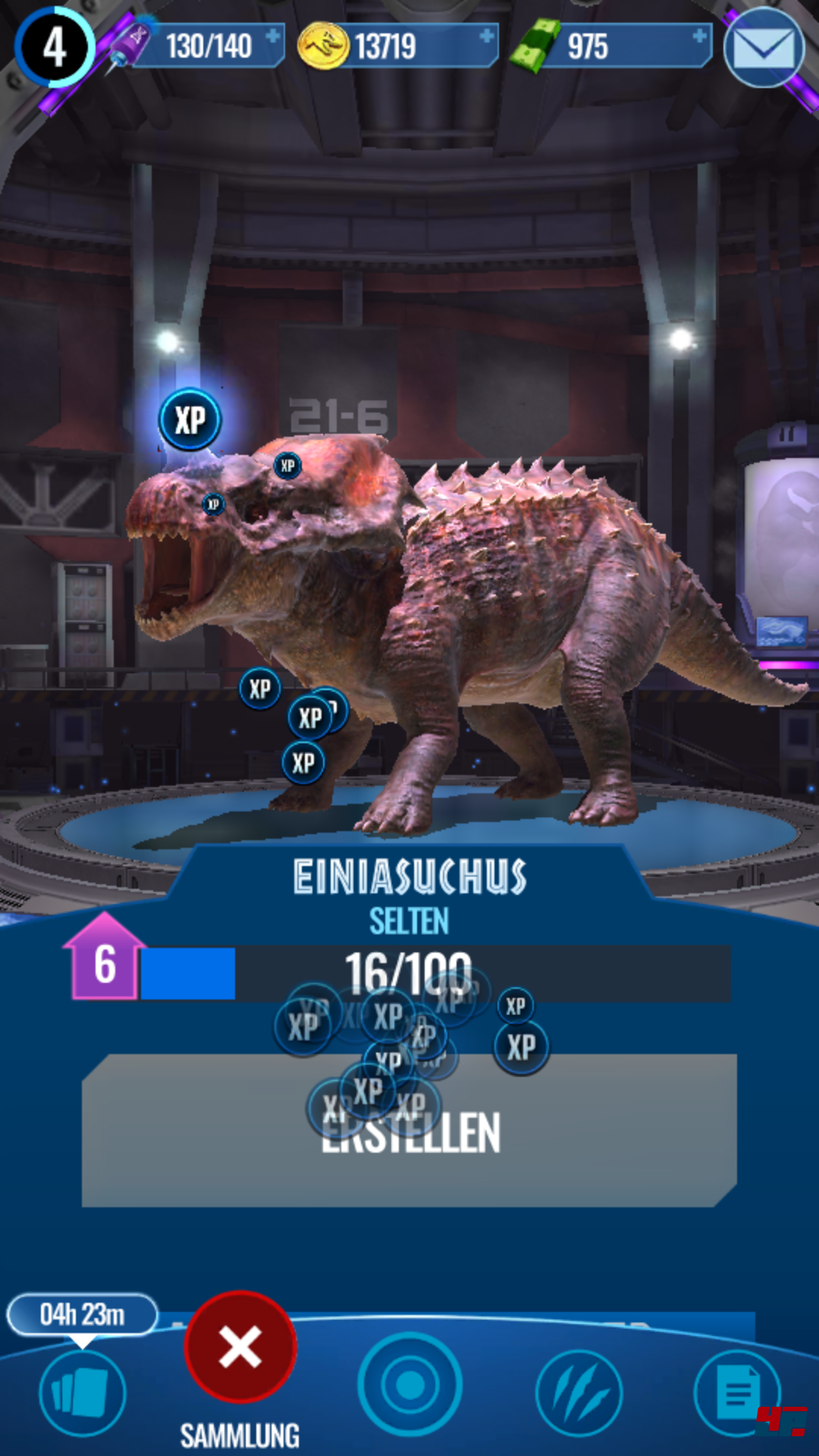
Task: Close the Sammlung collection with red X
Action: tap(240, 1347)
